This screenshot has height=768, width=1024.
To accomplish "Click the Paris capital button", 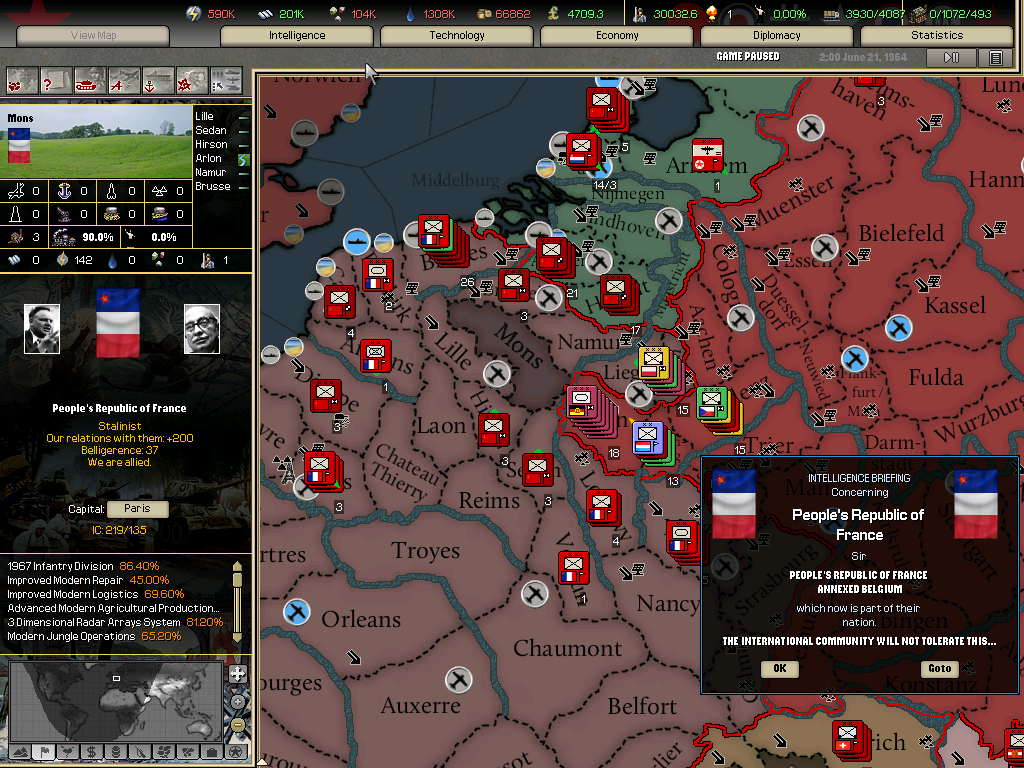I will pyautogui.click(x=138, y=509).
